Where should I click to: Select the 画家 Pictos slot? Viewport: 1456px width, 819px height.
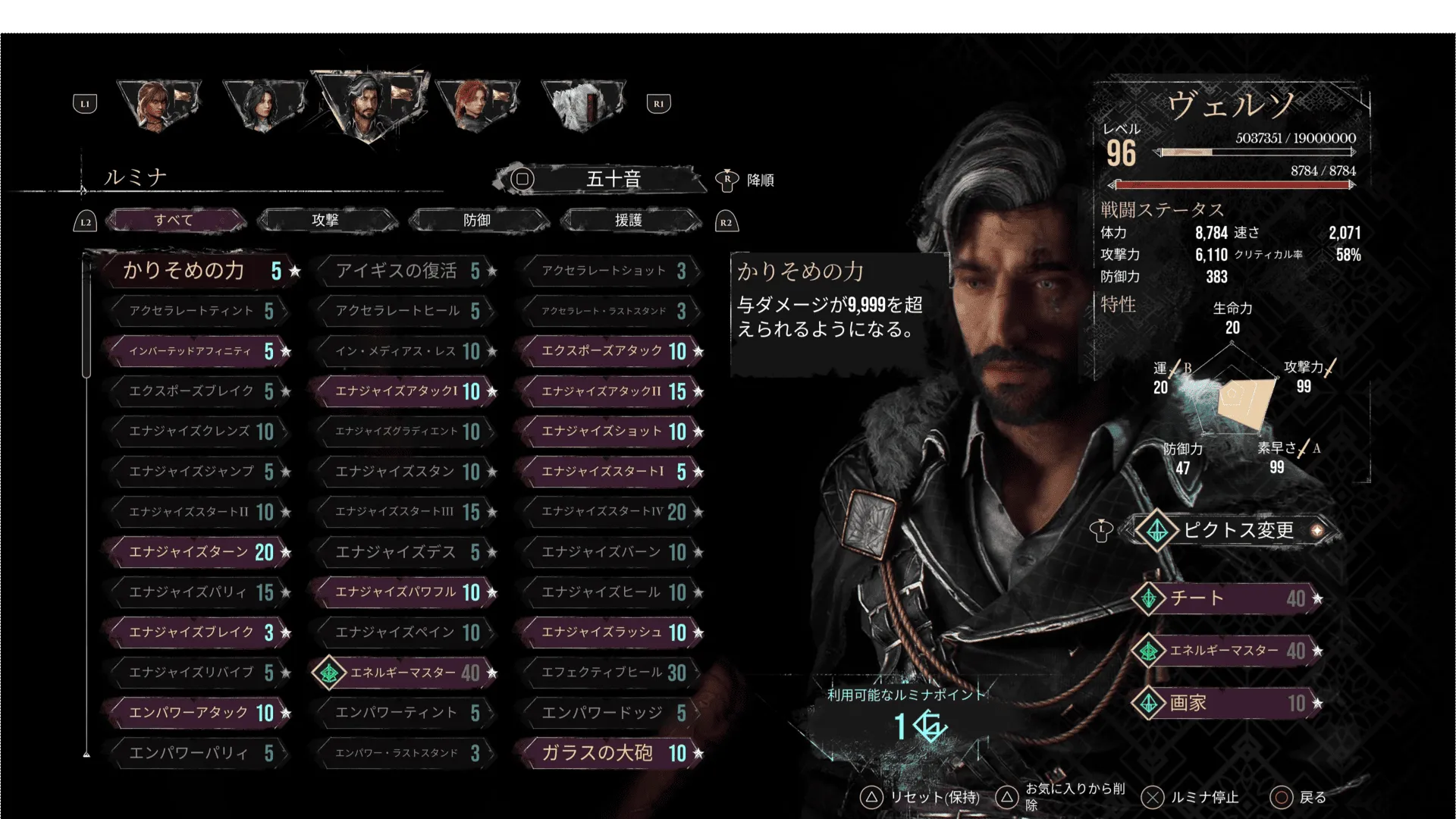pos(1227,703)
